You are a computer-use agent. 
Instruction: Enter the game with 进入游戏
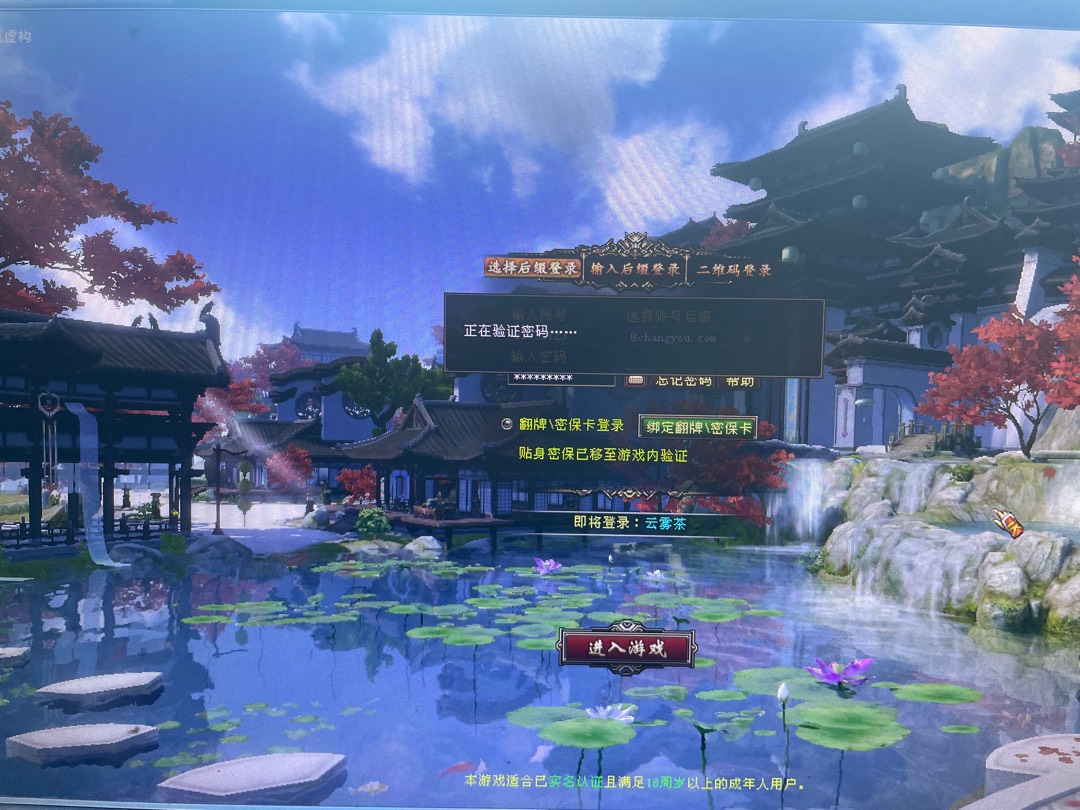[627, 648]
